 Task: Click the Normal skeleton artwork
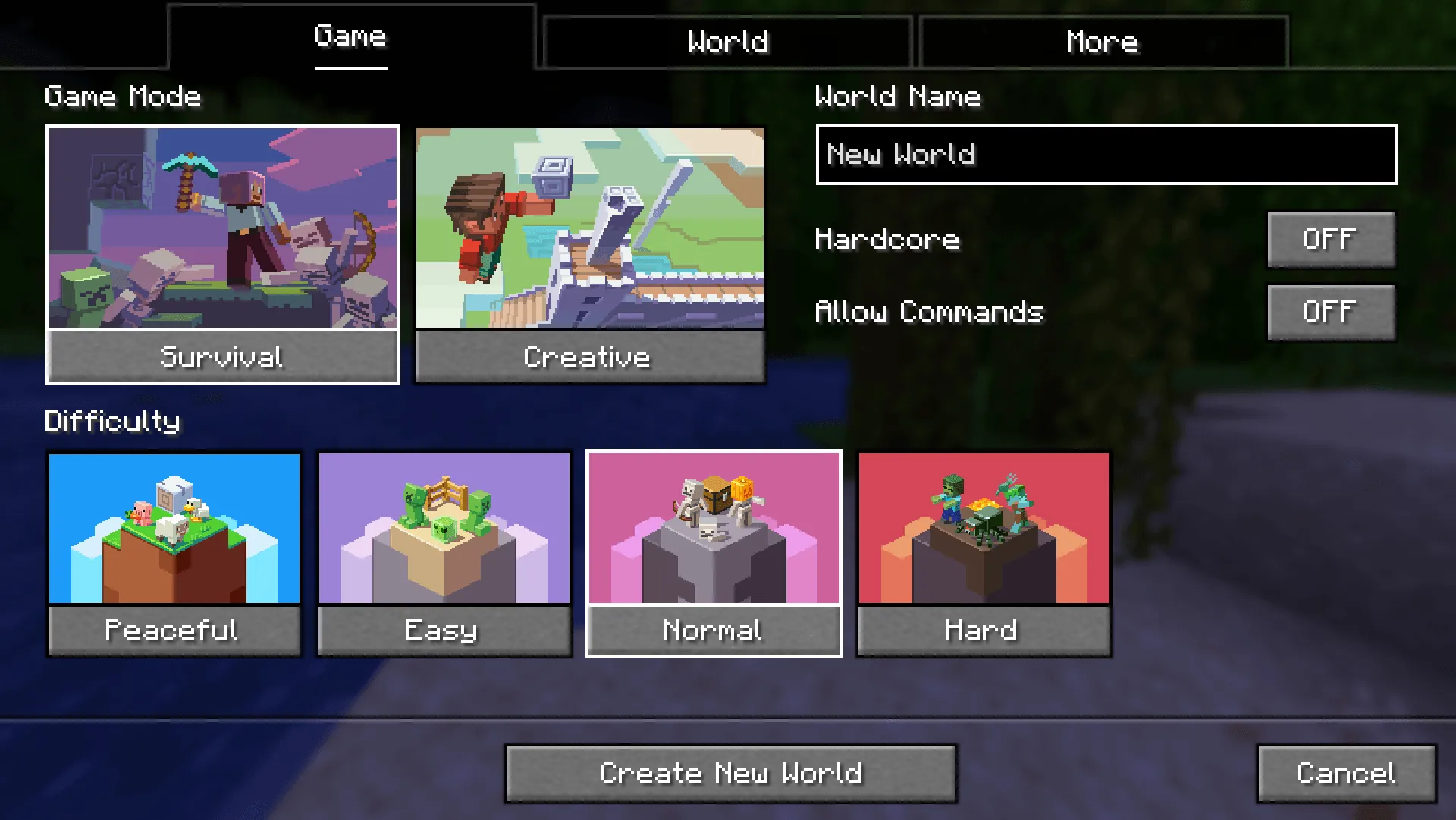pyautogui.click(x=713, y=529)
